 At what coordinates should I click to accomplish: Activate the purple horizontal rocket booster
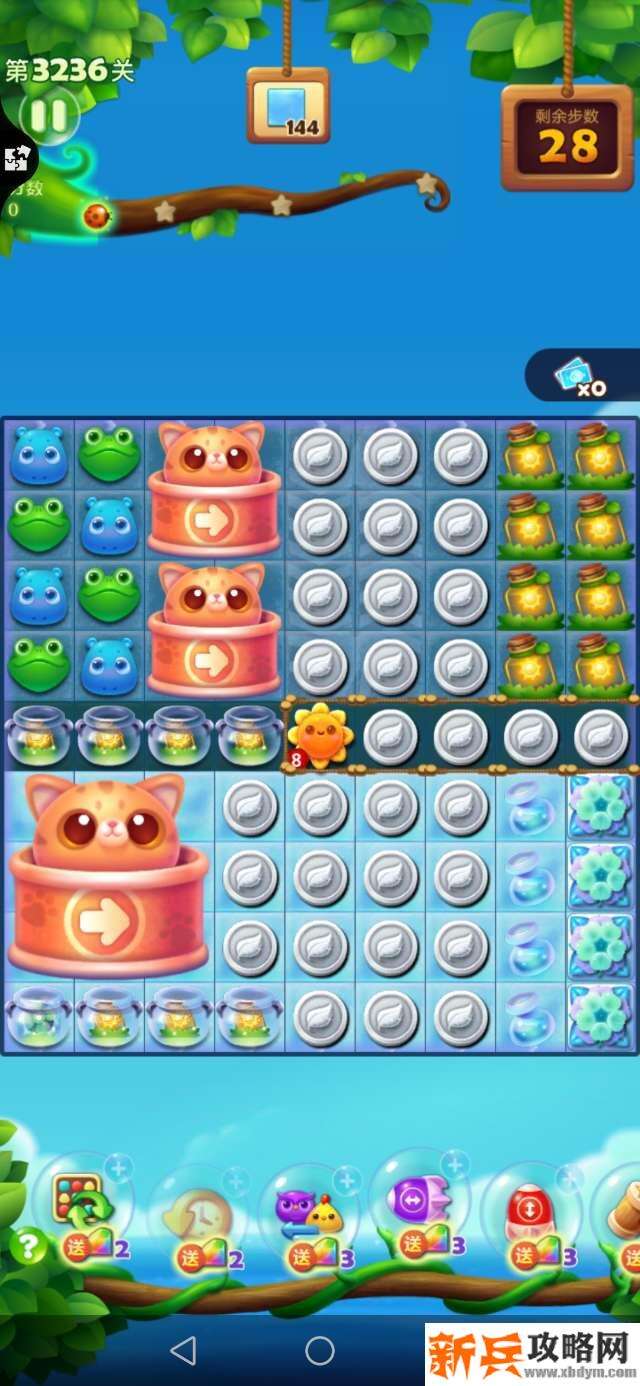coord(420,1200)
